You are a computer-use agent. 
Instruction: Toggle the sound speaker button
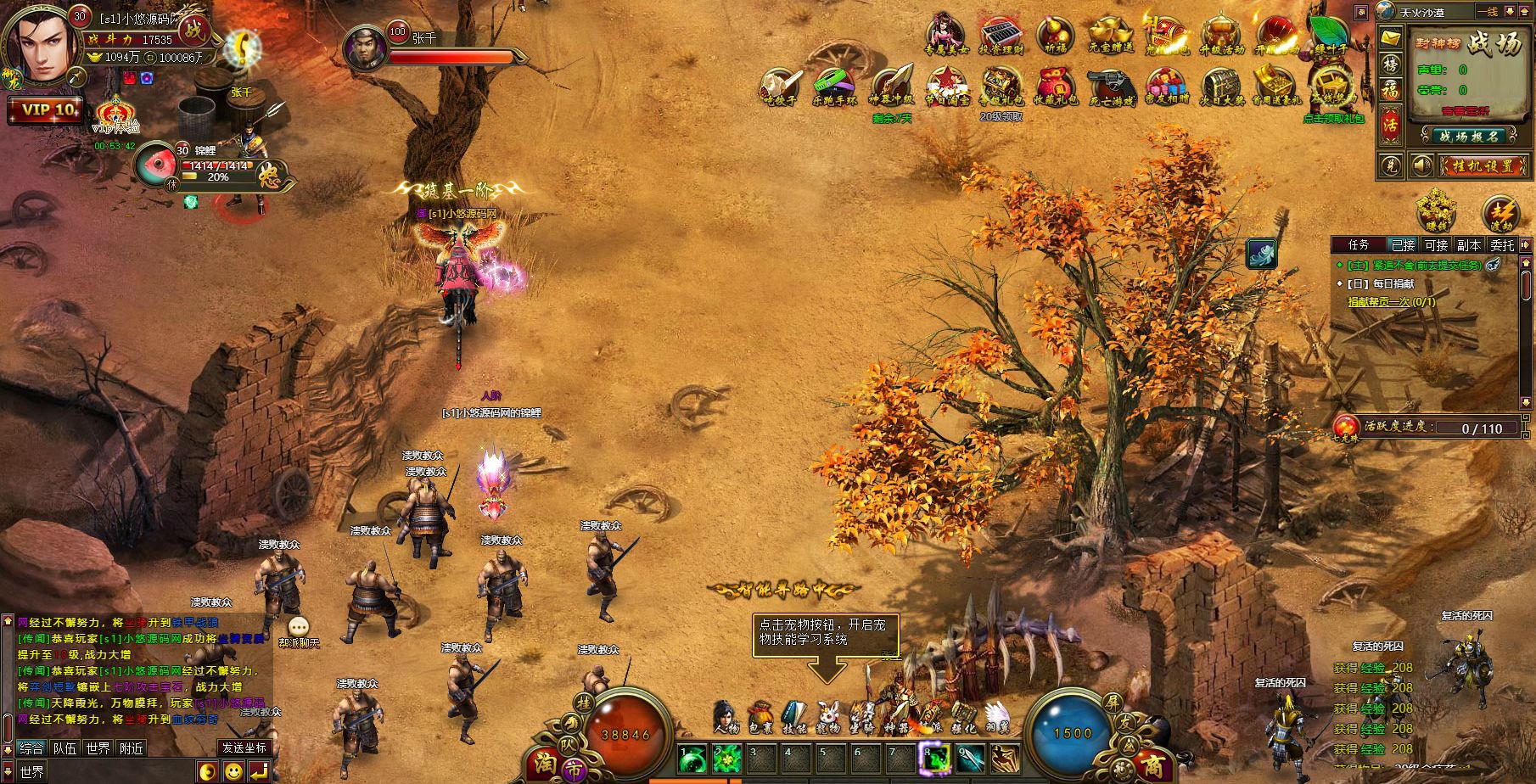1421,165
